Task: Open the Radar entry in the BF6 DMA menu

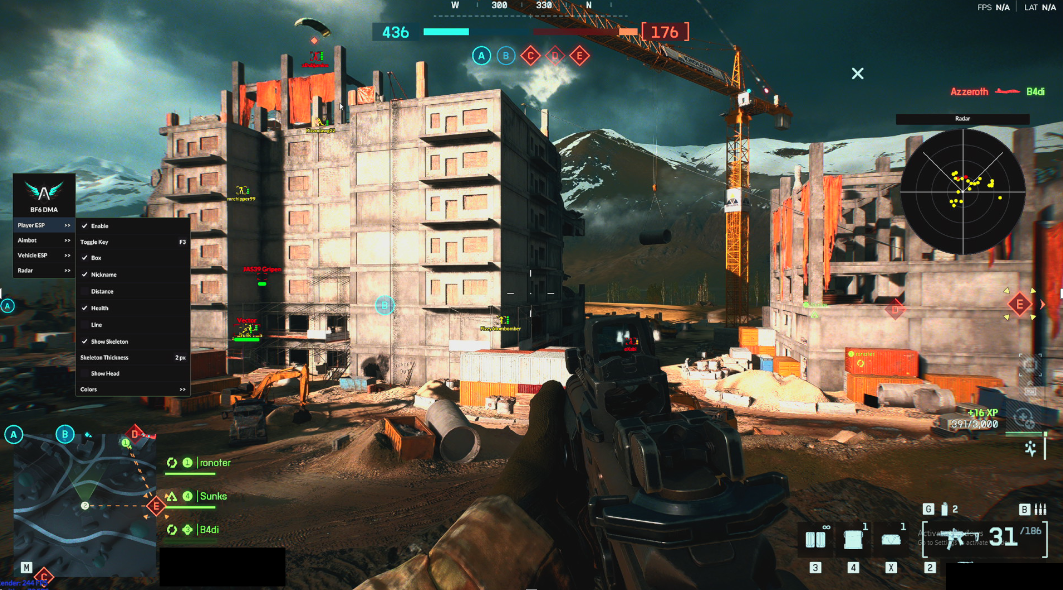Action: [44, 270]
